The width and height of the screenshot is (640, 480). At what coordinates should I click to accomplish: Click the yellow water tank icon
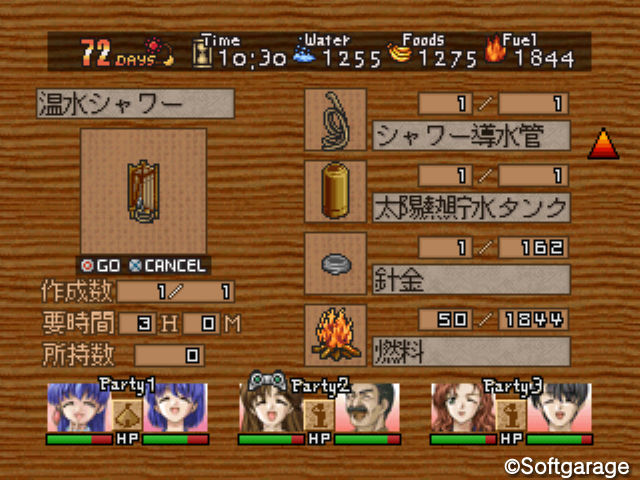tap(335, 192)
